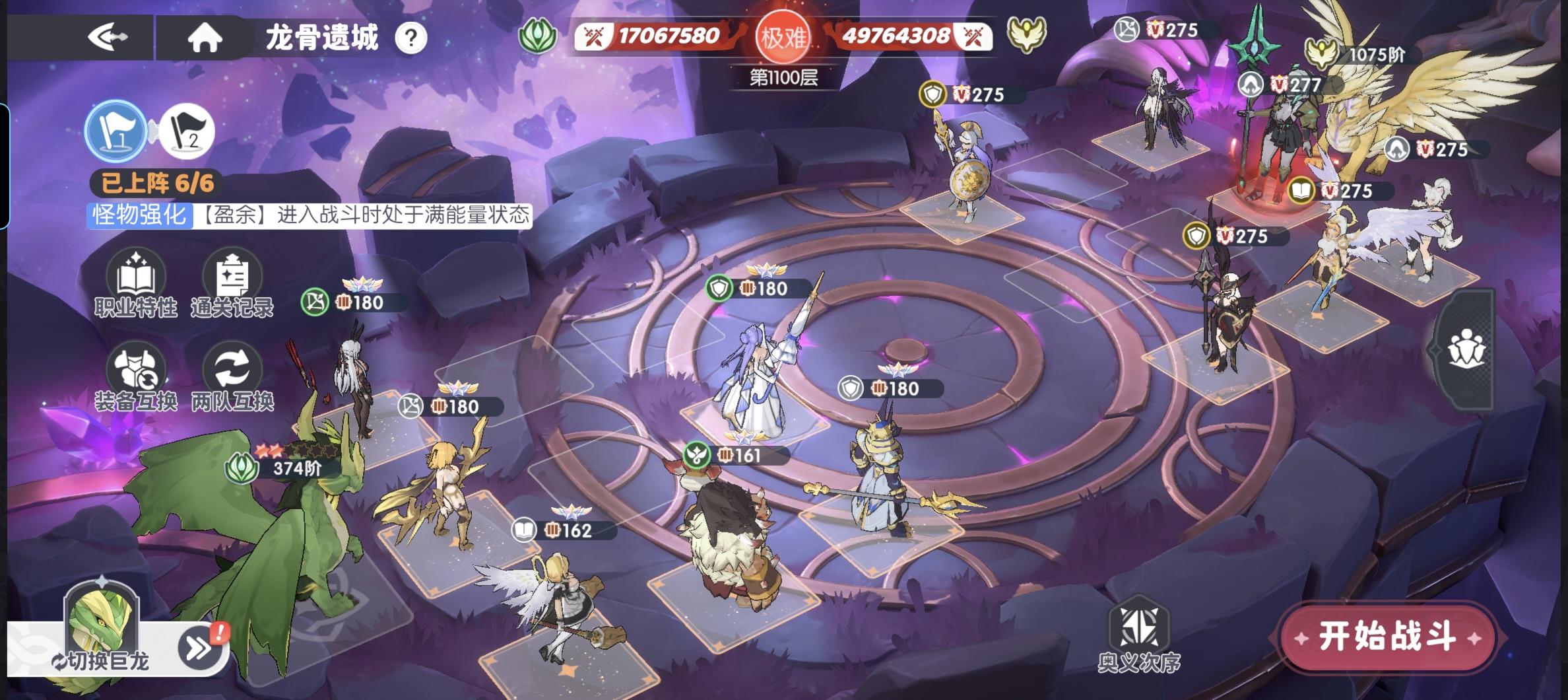Tap the home icon in the top bar
Screen dimensions: 1568x700
click(x=205, y=39)
